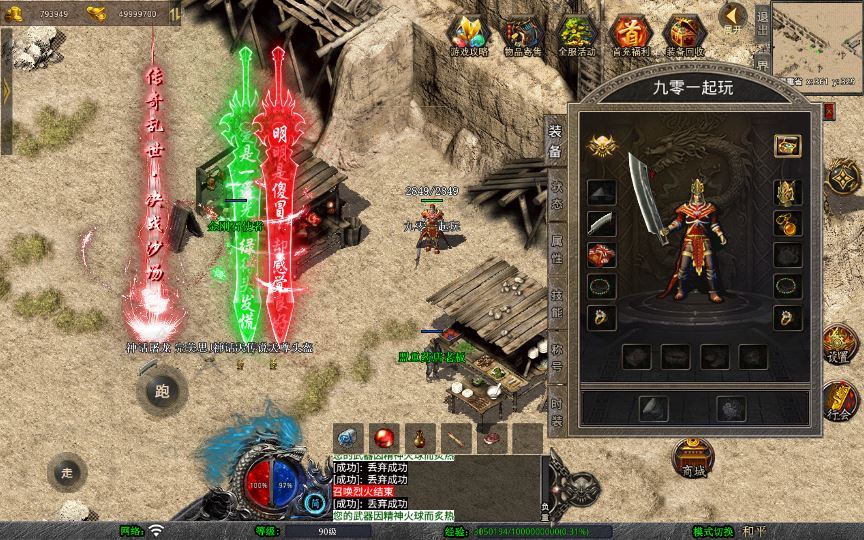Toggle the 跑 run movement button

tap(161, 391)
